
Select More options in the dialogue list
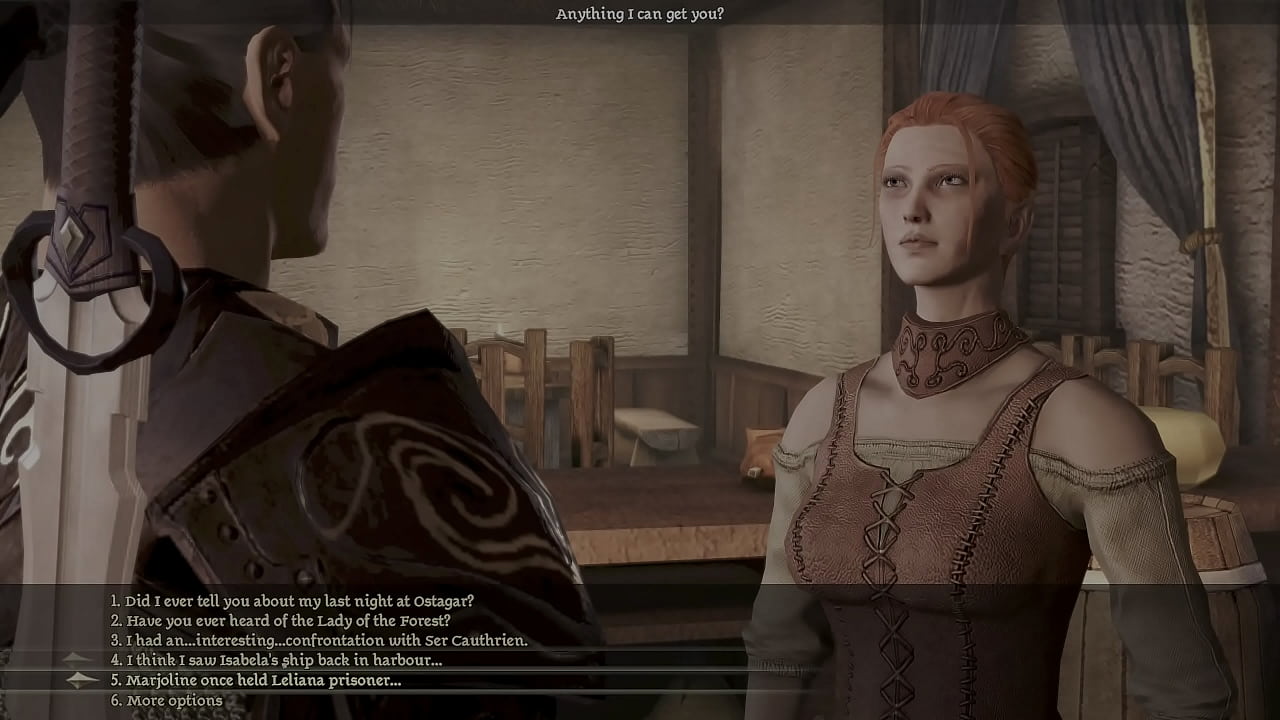point(174,701)
